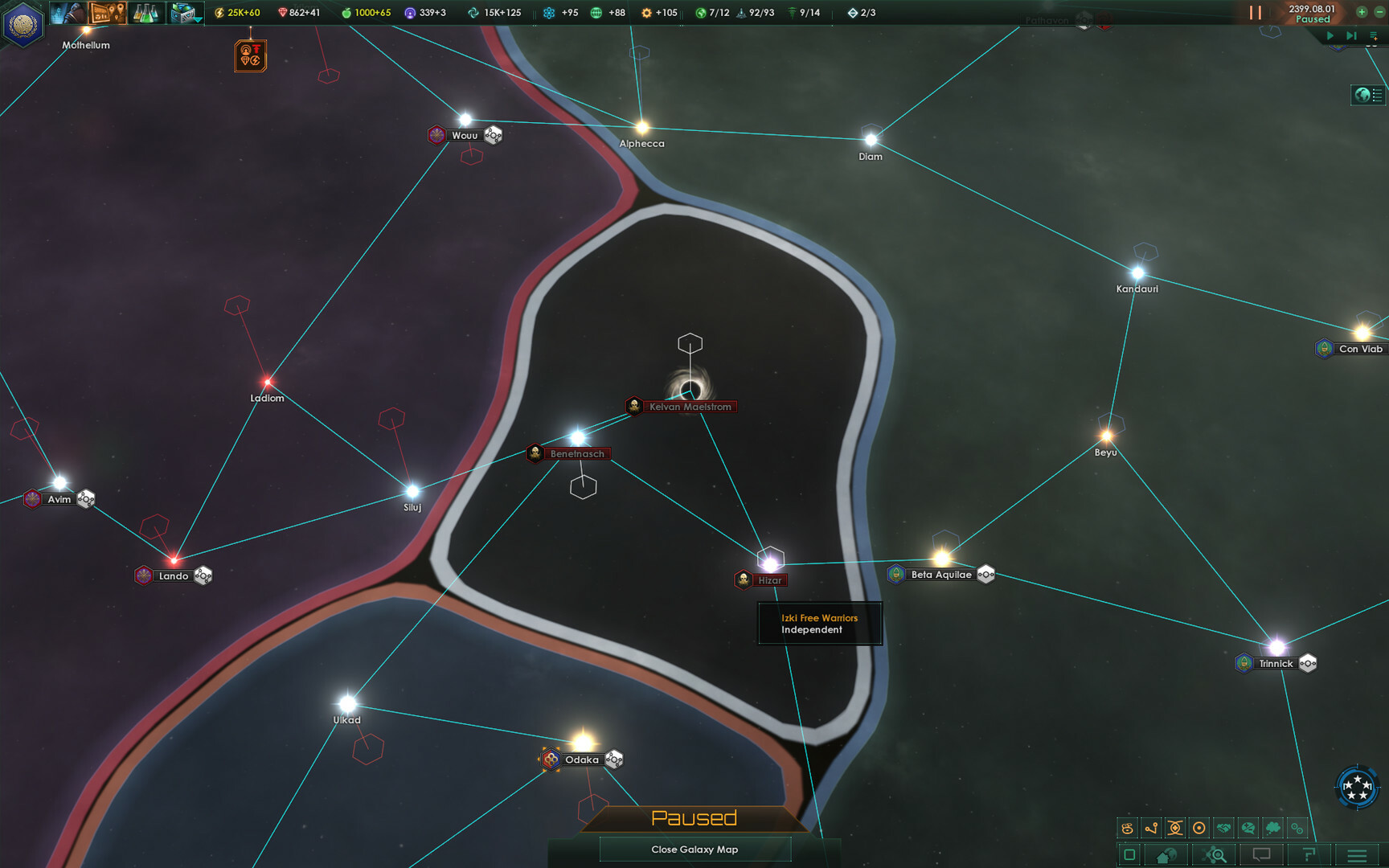Screen dimensions: 1389x868
Task: Select the opinion map mode icon
Action: tap(1247, 827)
